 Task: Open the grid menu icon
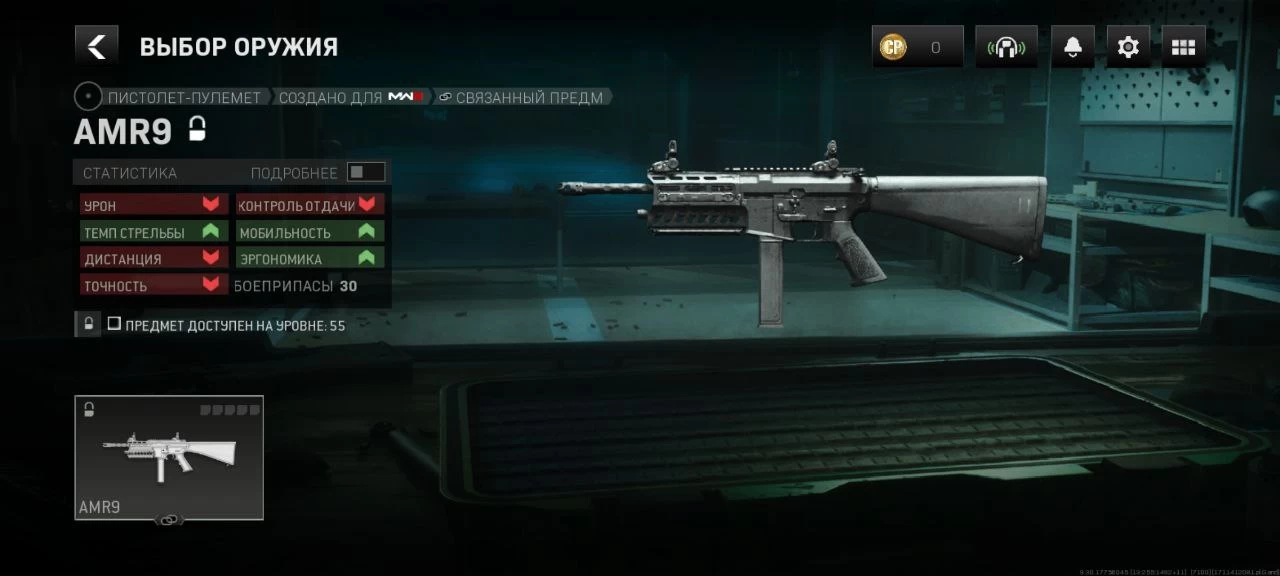coord(1183,47)
